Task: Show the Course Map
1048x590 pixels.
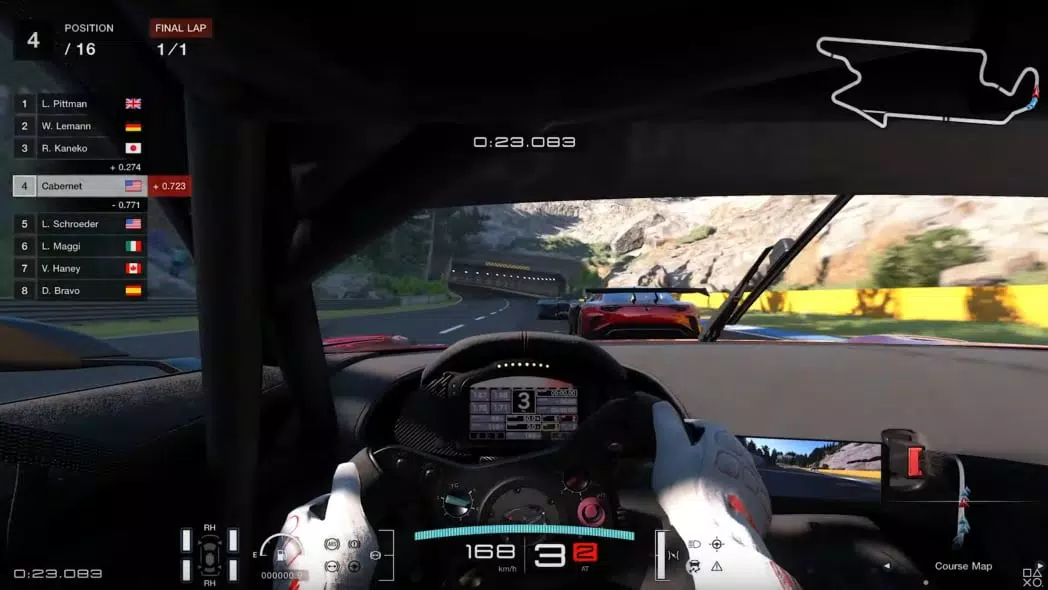Action: tap(963, 566)
